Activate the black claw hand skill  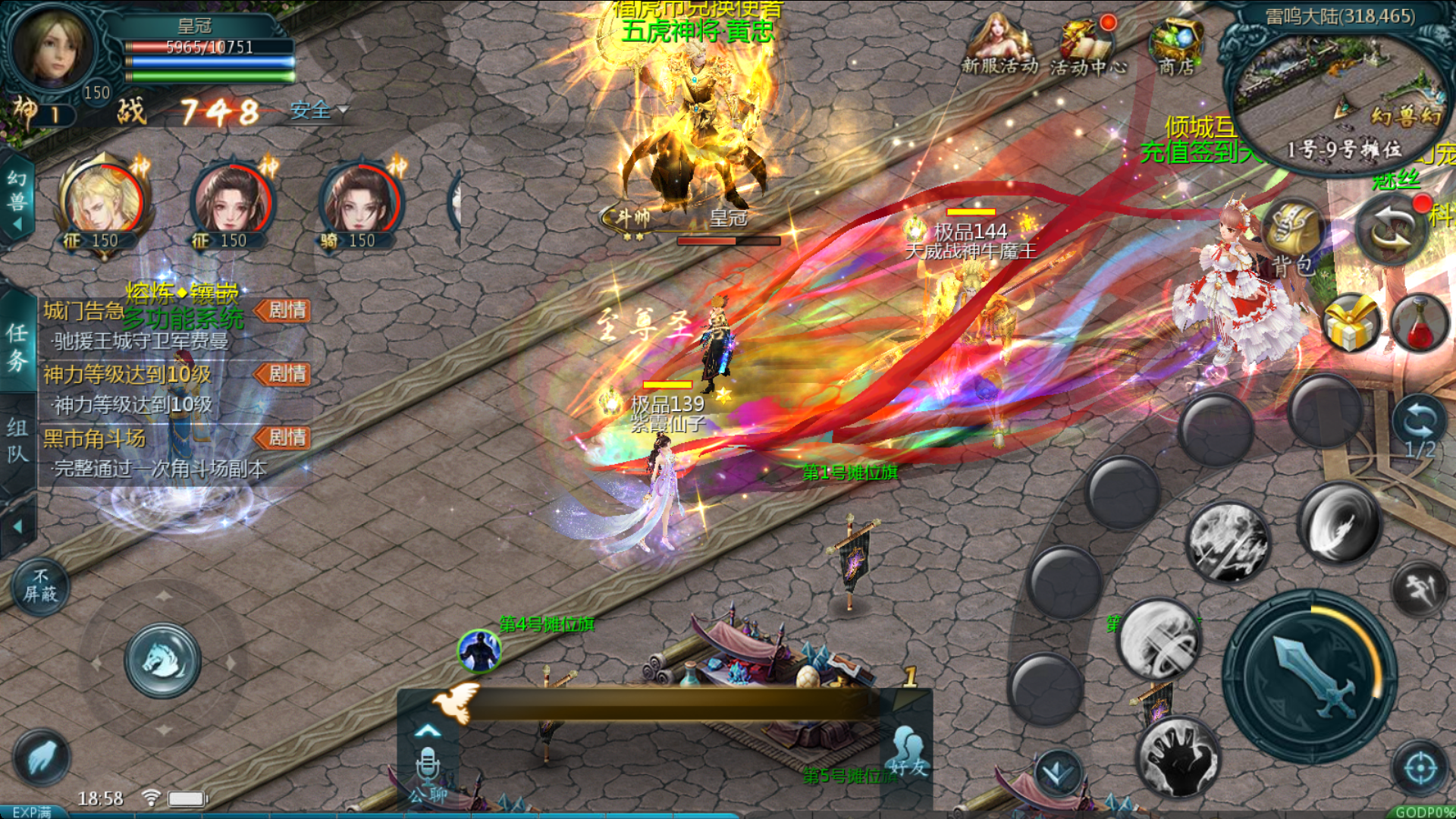(x=1178, y=757)
